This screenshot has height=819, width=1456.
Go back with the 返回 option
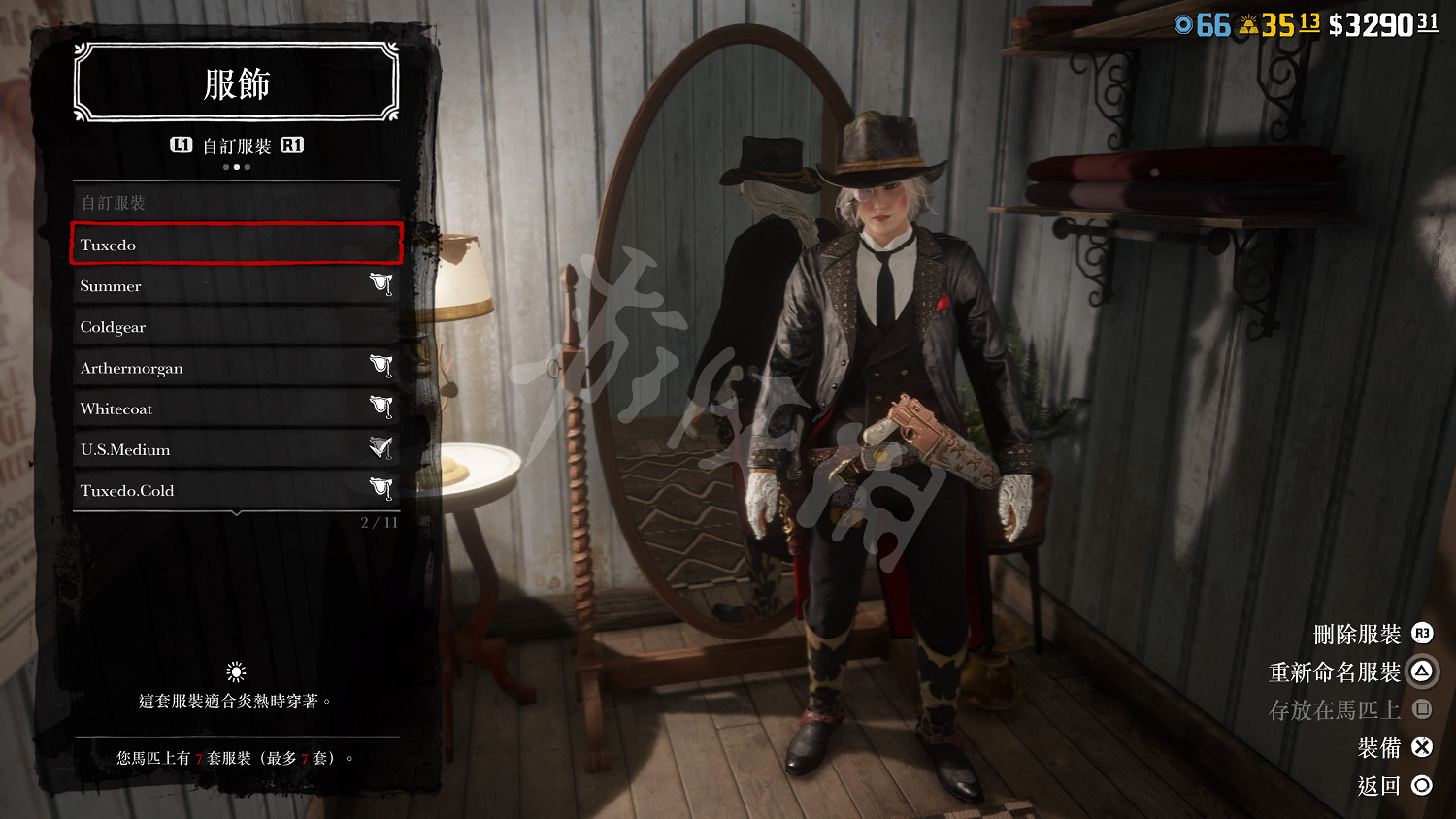1393,785
